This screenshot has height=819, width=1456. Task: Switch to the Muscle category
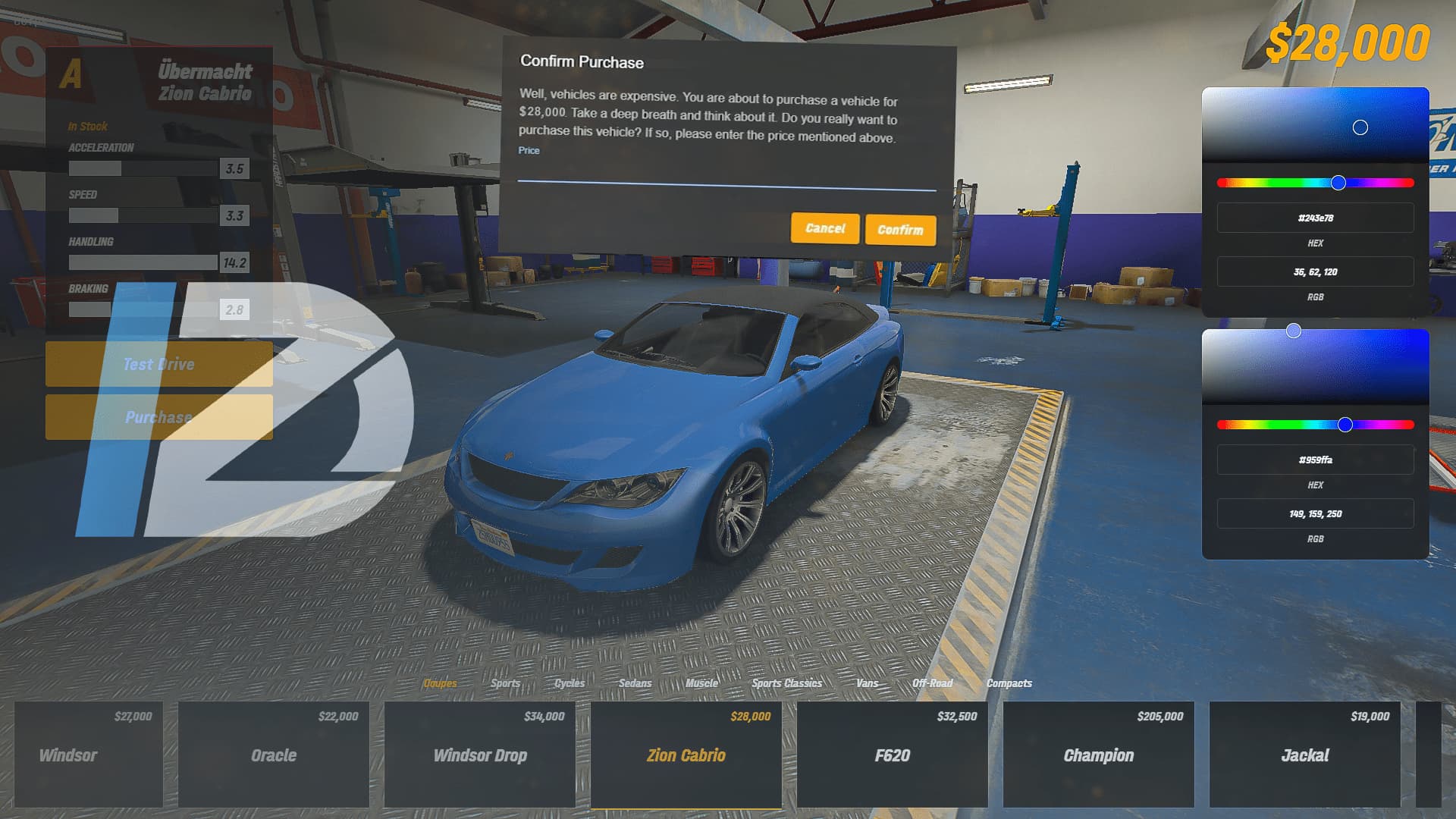pos(701,683)
